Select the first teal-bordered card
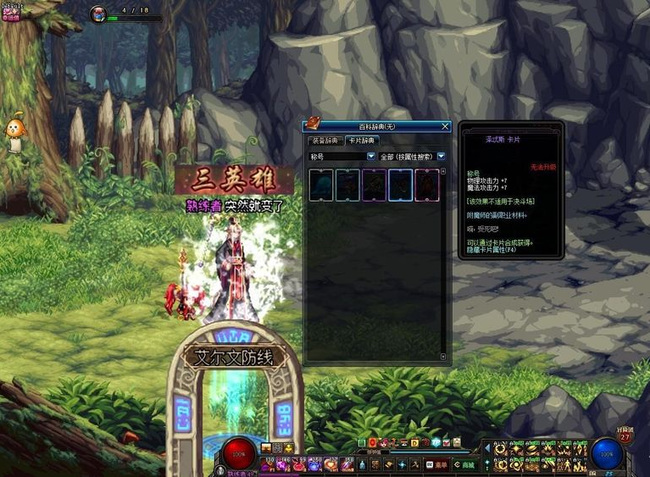Viewport: 650px width, 477px height. click(321, 183)
